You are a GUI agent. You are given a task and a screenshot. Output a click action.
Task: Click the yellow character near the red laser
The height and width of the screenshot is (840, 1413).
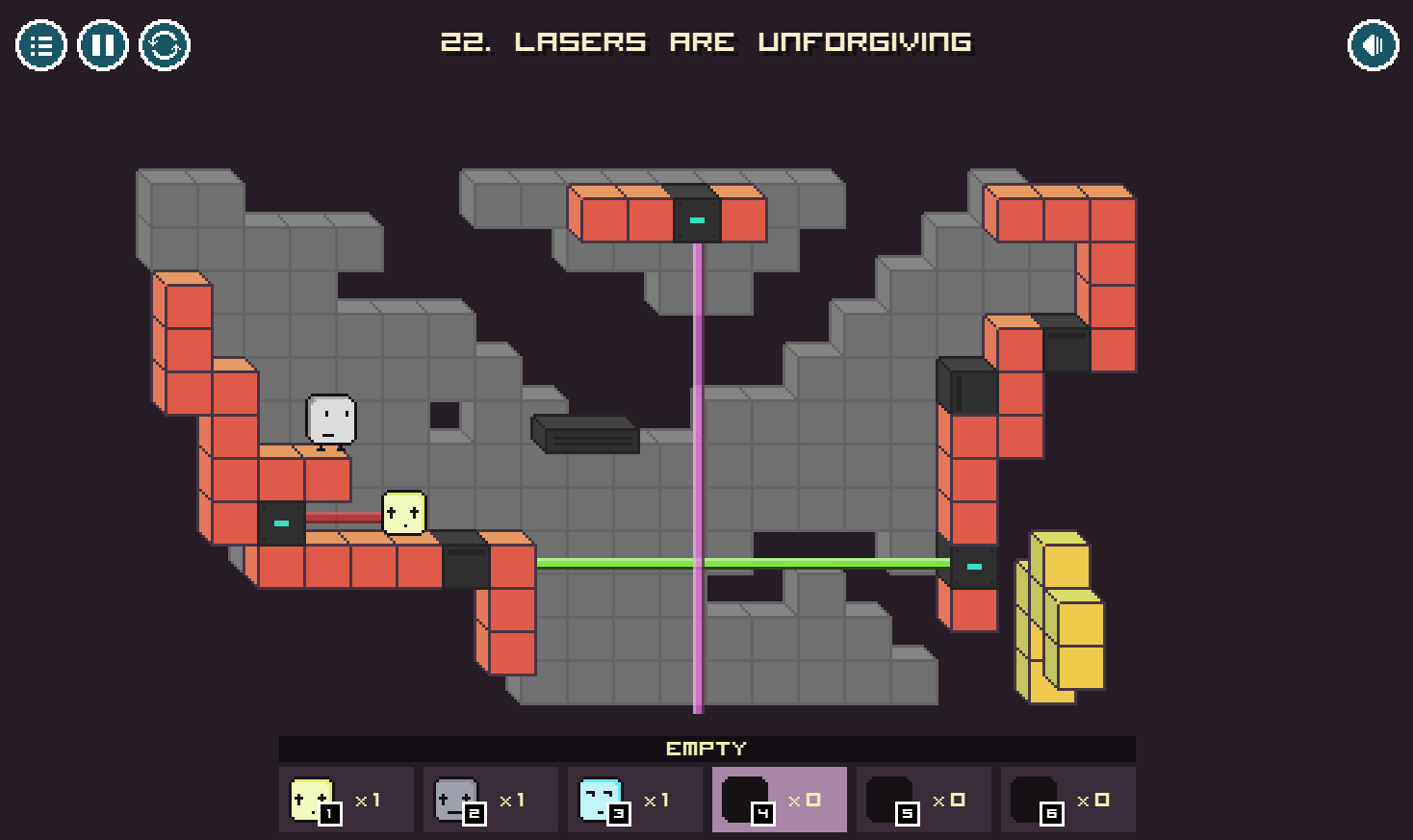tap(403, 513)
